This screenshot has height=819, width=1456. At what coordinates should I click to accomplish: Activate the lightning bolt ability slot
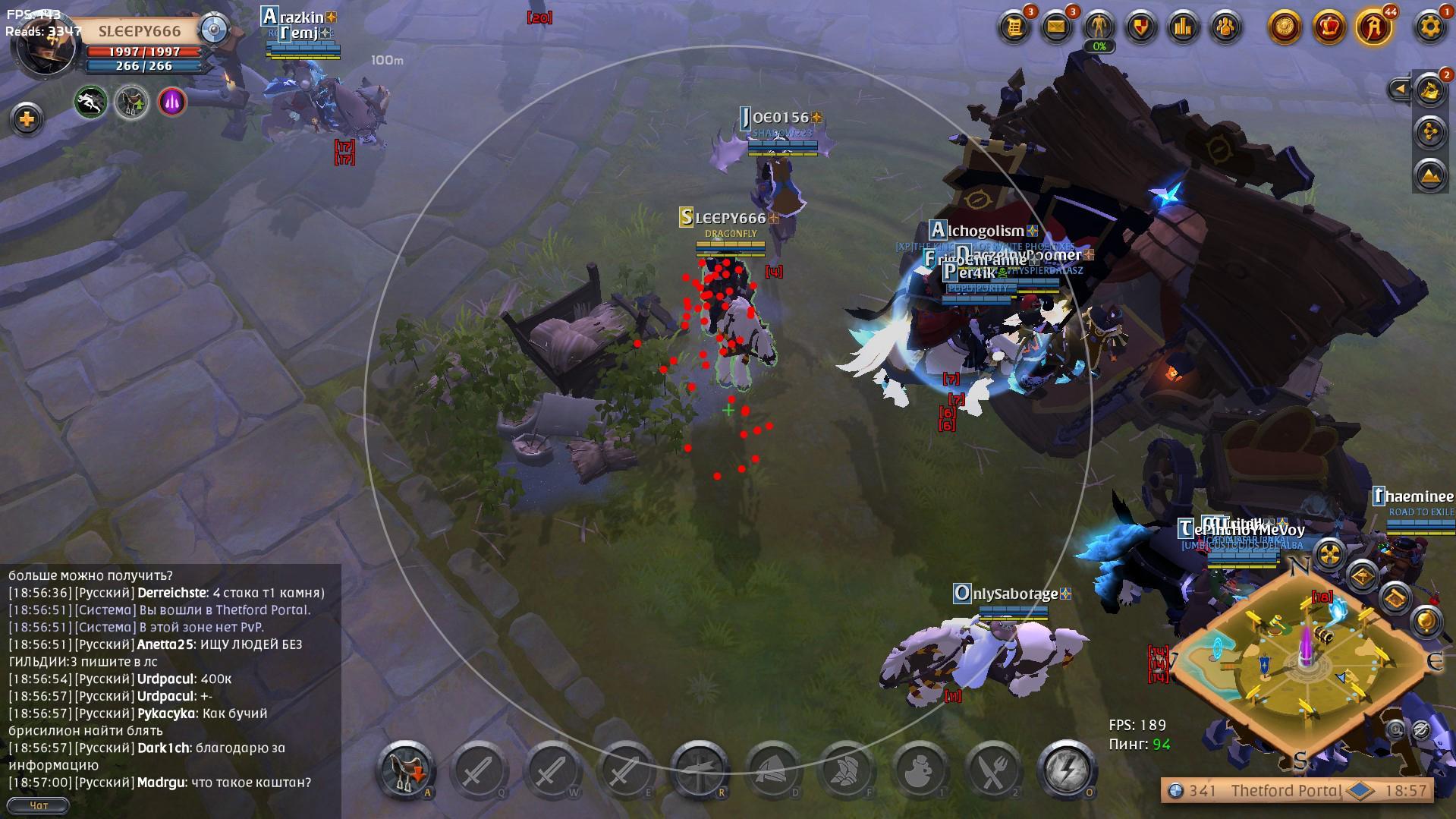pyautogui.click(x=1066, y=770)
